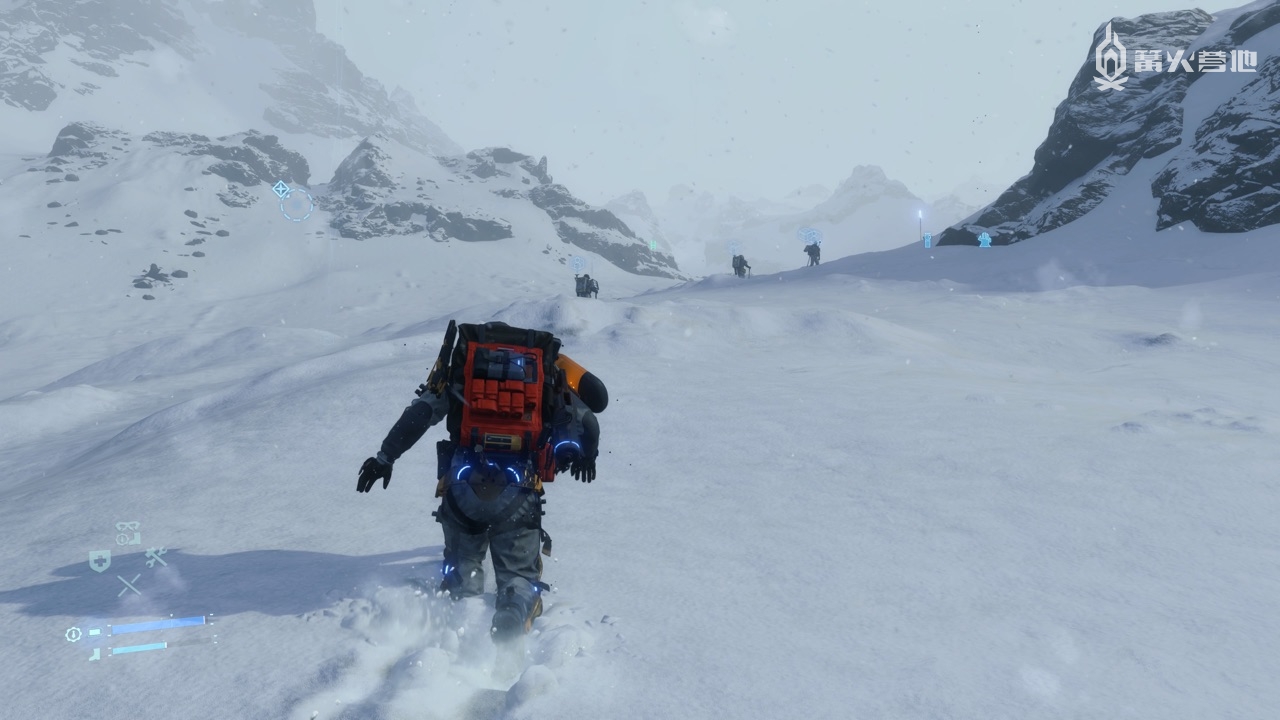Click the watermark logo in the corner
Image resolution: width=1280 pixels, height=720 pixels.
[1175, 58]
